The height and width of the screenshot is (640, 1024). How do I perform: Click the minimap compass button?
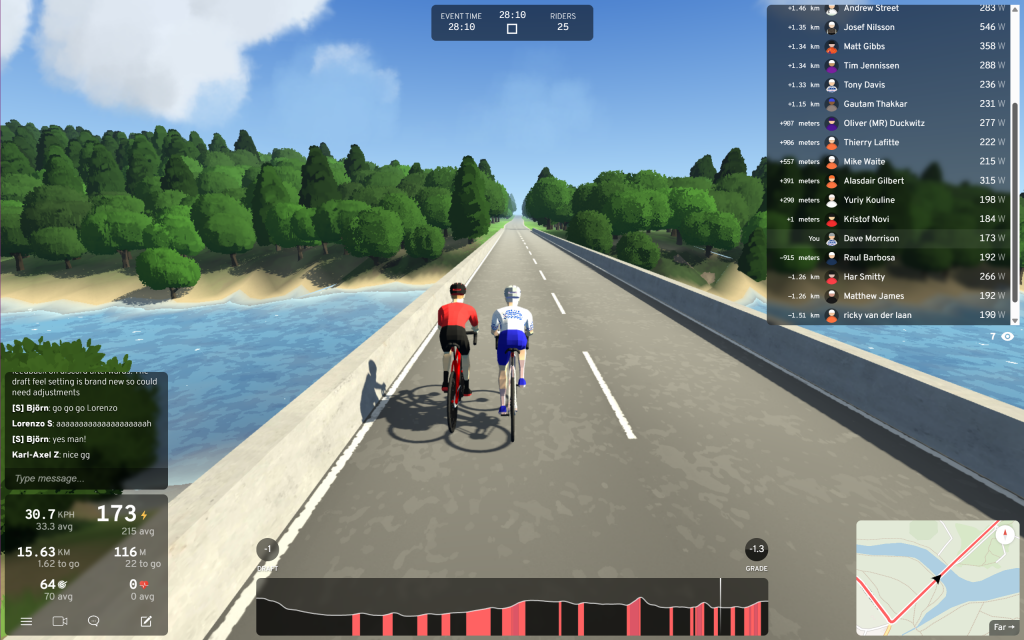pos(1005,534)
